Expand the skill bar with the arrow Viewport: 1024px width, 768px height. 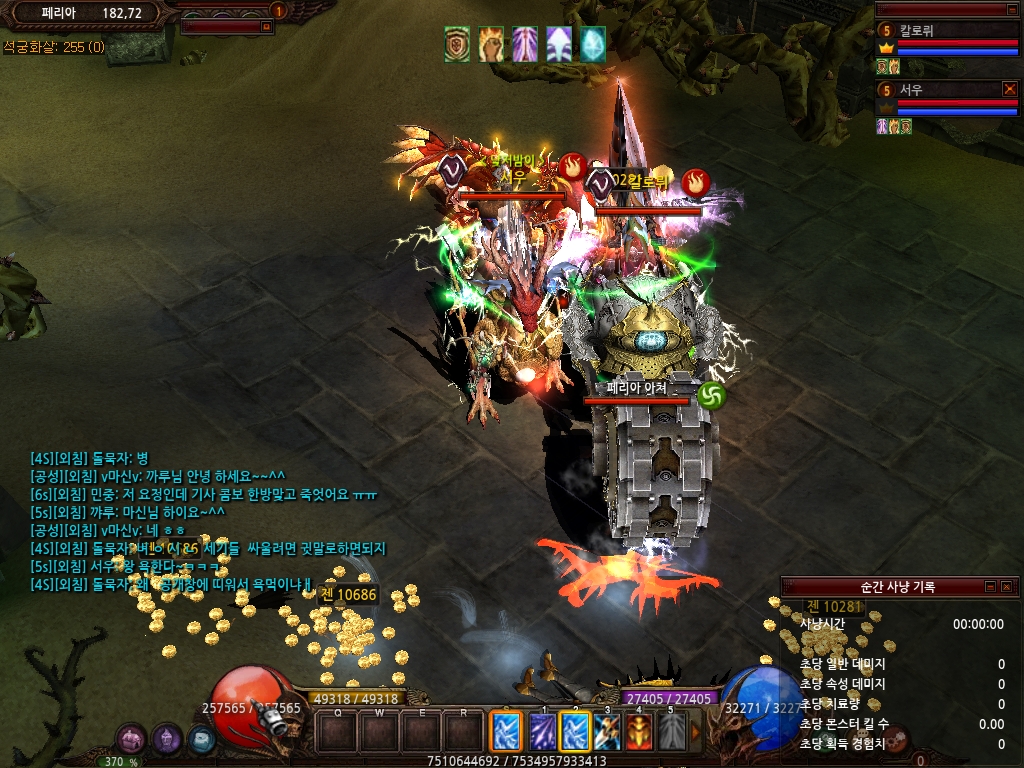point(696,732)
